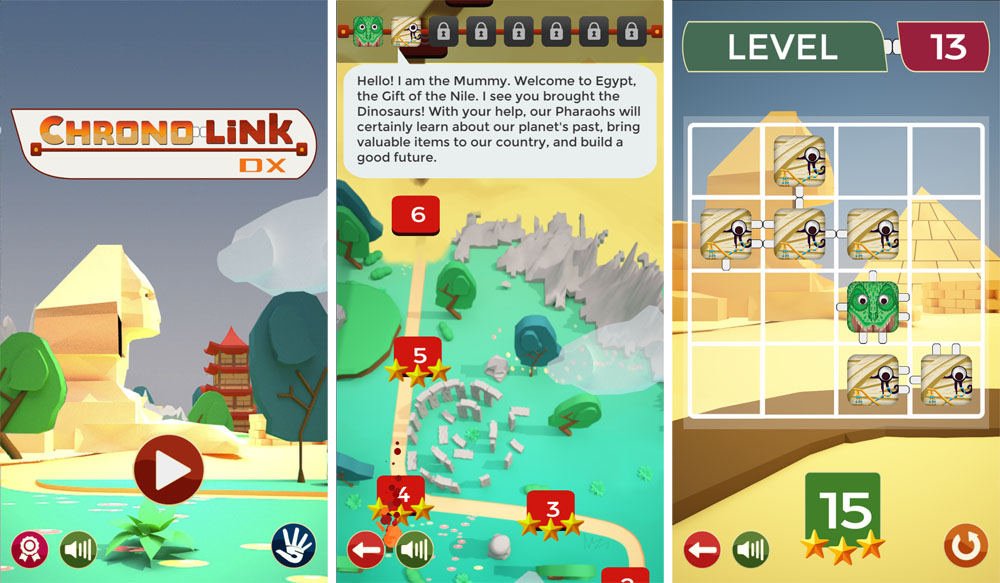Leave Level 13 with the back arrow

pos(702,549)
